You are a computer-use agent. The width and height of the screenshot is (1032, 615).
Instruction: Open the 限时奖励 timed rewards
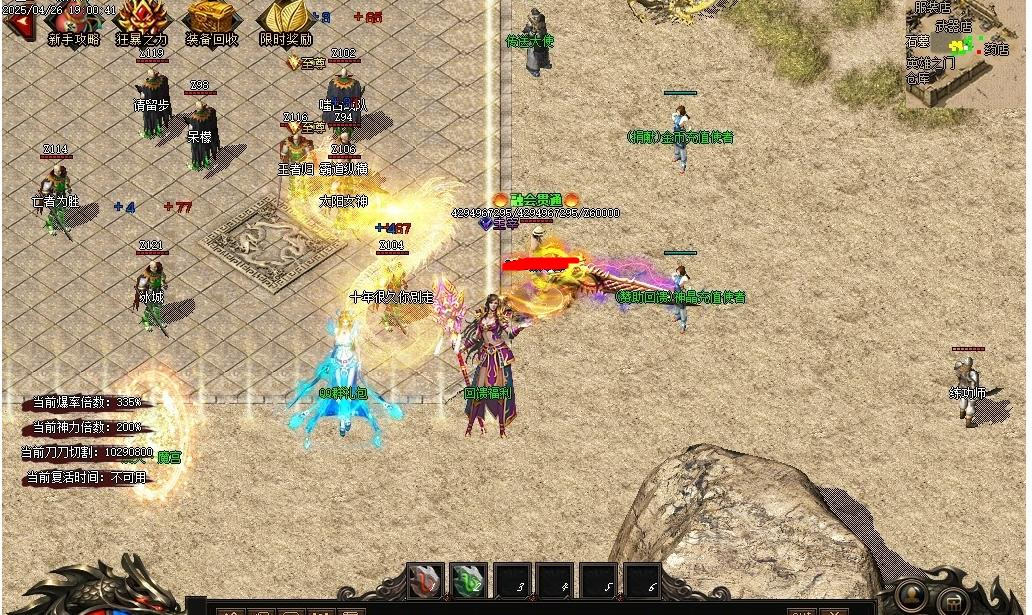285,21
